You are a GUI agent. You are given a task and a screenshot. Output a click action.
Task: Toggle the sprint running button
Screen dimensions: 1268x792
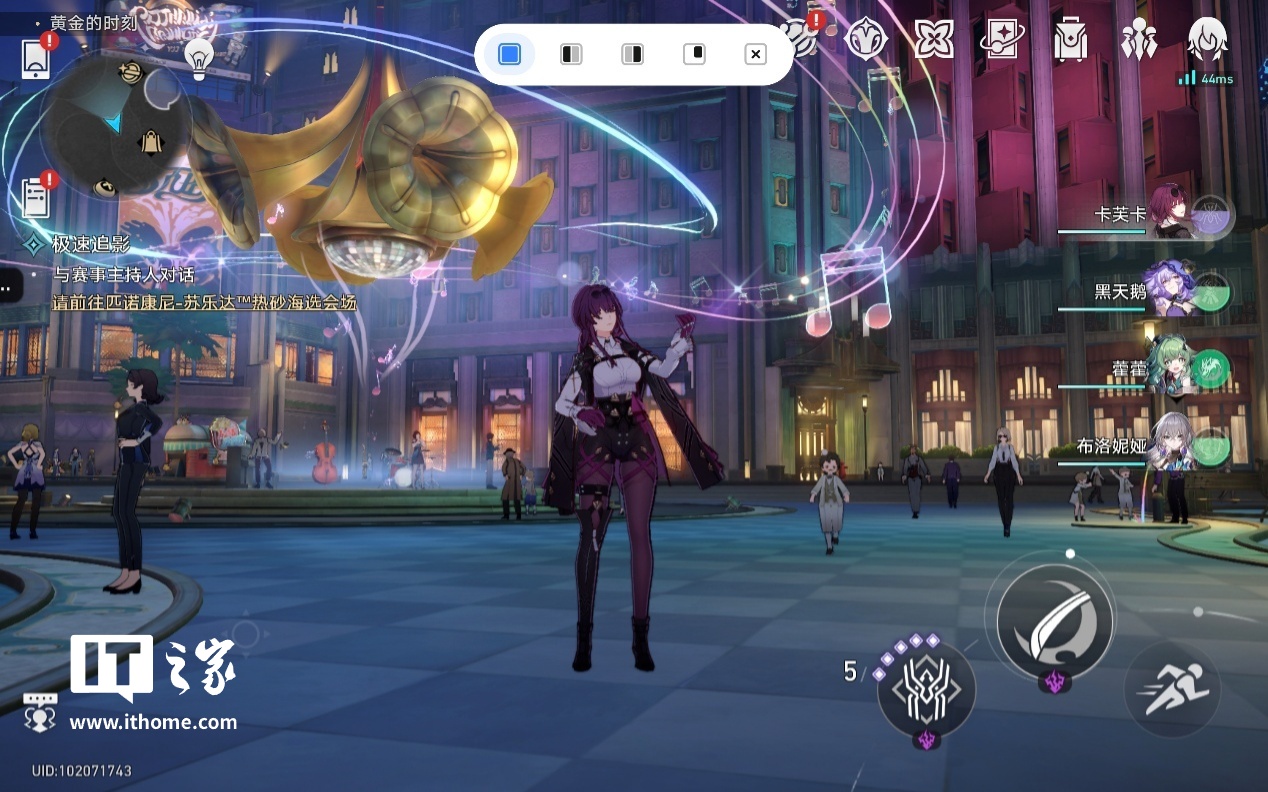(1170, 690)
